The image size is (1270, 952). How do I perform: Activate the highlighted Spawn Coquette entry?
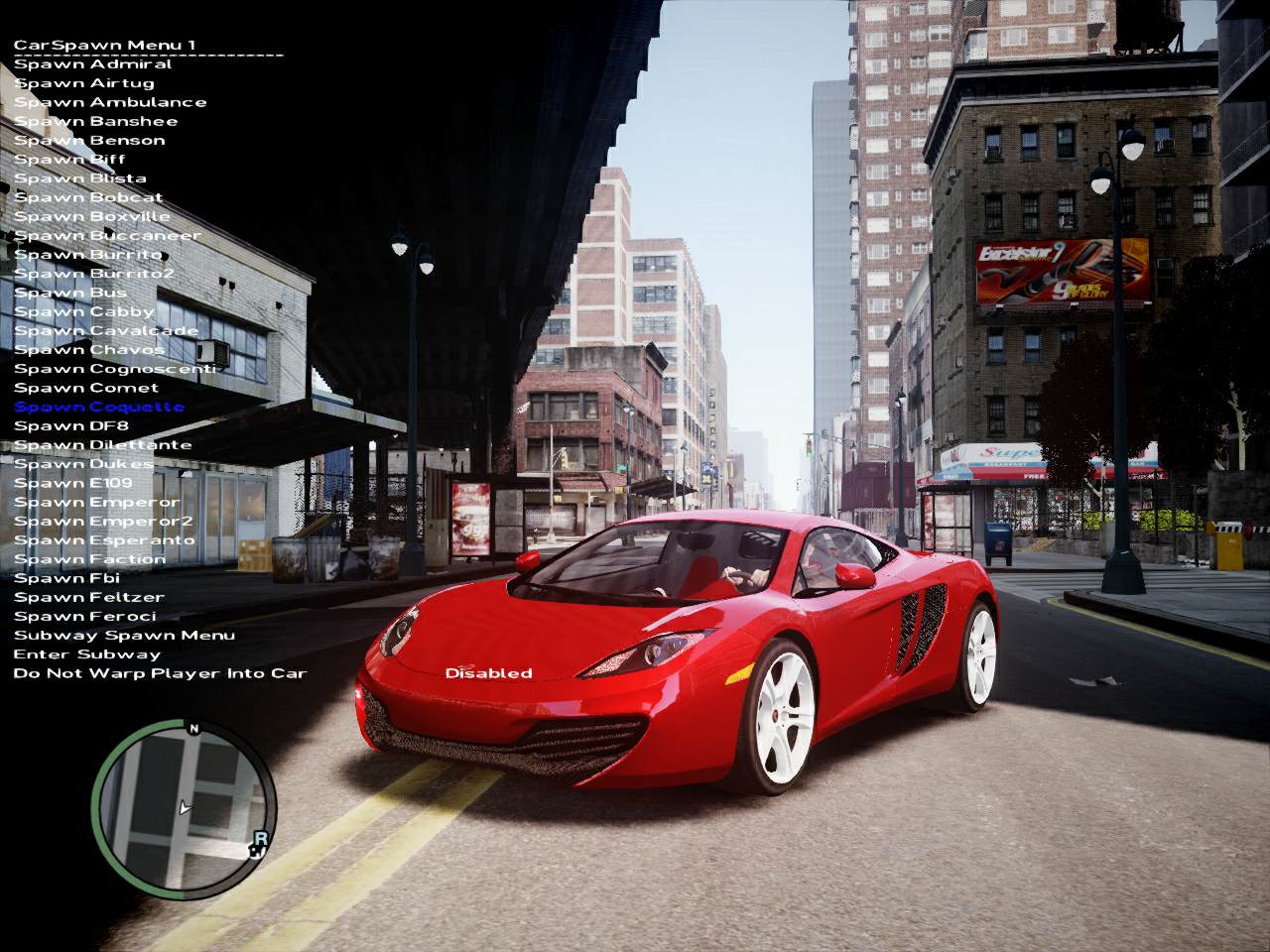coord(99,407)
